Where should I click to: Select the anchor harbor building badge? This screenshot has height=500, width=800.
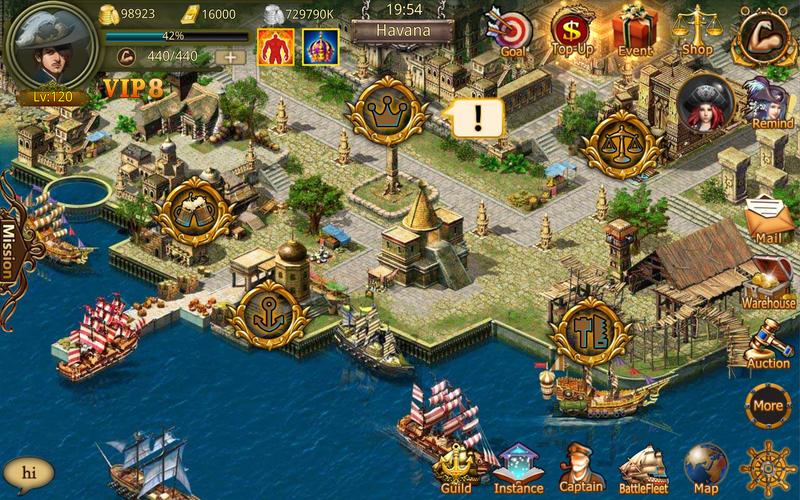pyautogui.click(x=264, y=313)
